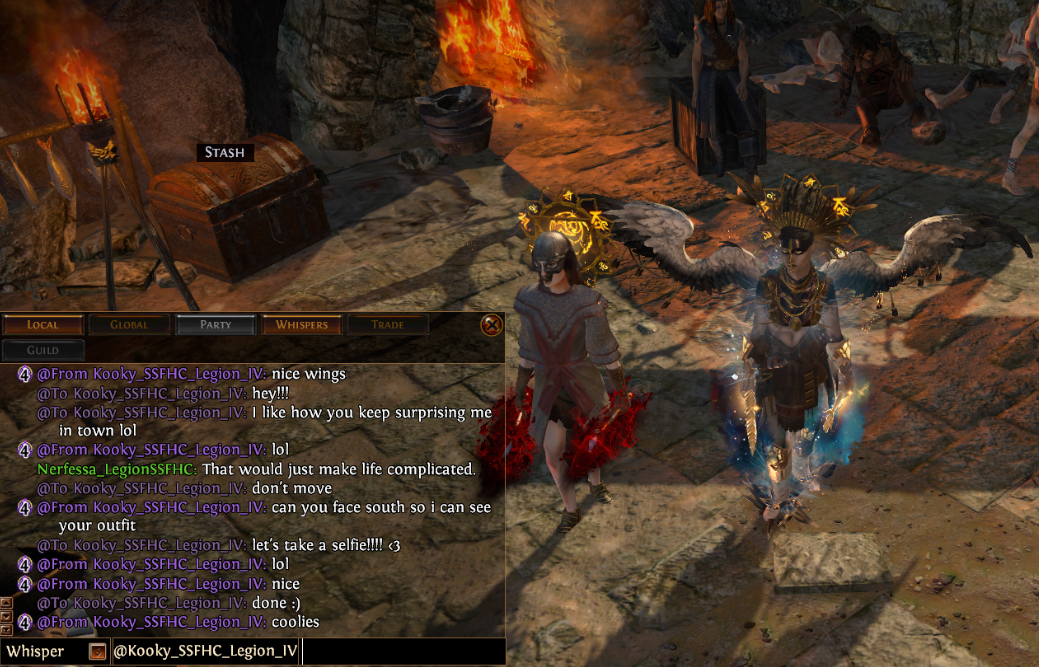The image size is (1039, 667).
Task: Show the Whispers chat tab
Action: point(301,325)
